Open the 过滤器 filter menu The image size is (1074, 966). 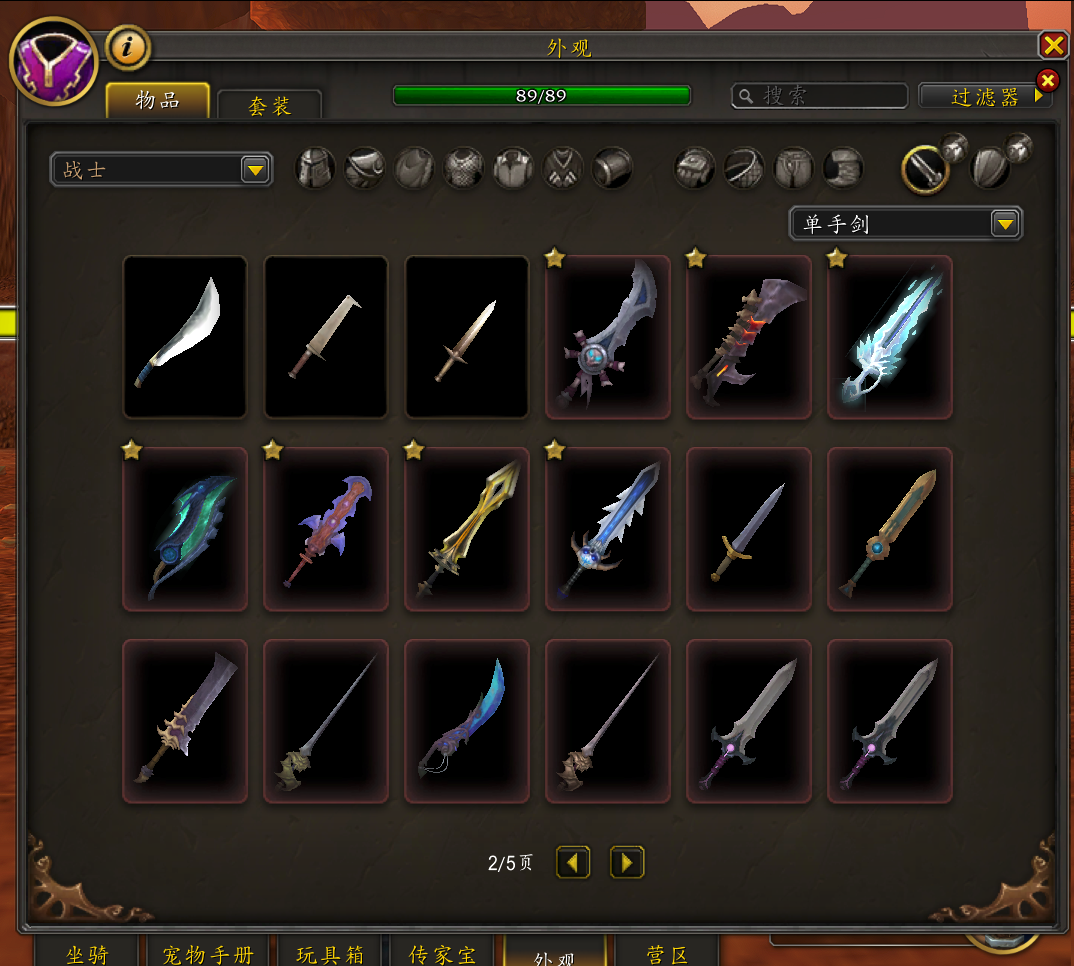point(985,97)
